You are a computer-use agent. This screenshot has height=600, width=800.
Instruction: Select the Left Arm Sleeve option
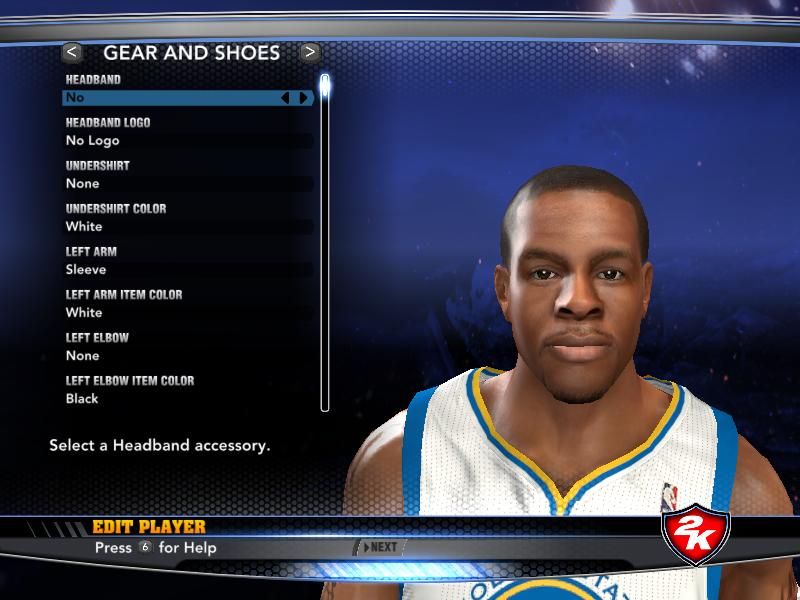[x=190, y=270]
